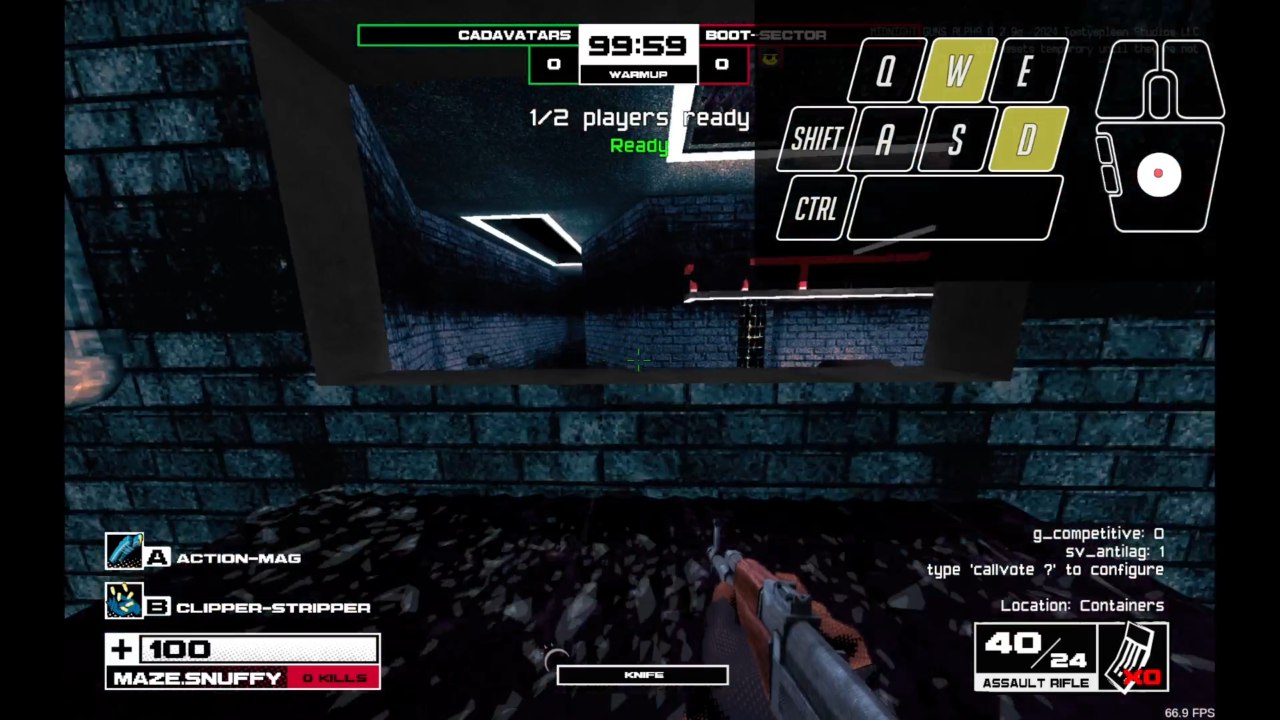The height and width of the screenshot is (720, 1280).
Task: Click the health cross icon beside 100
Action: pos(120,650)
